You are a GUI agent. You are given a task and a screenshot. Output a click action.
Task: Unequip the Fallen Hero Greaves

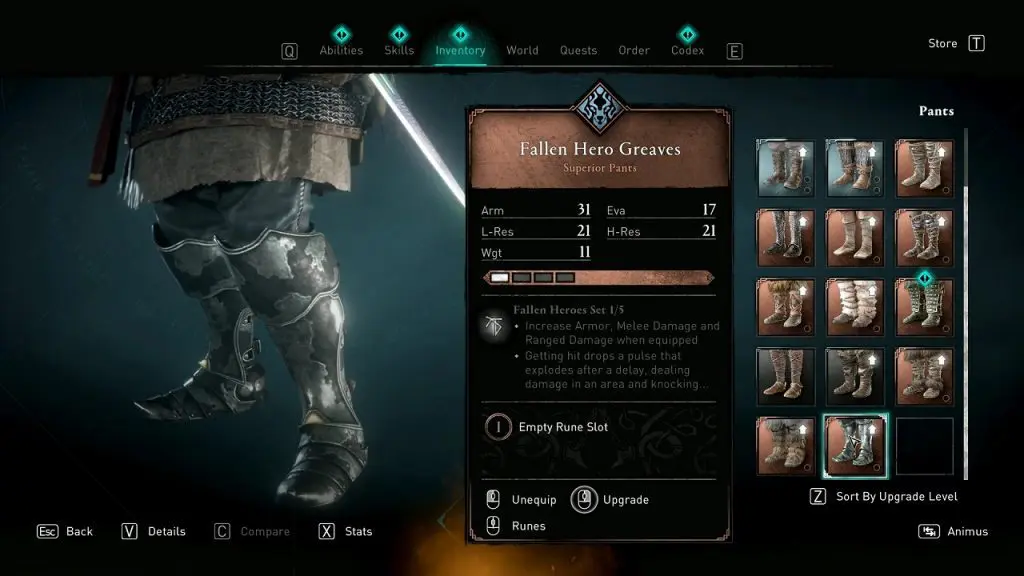pyautogui.click(x=533, y=499)
